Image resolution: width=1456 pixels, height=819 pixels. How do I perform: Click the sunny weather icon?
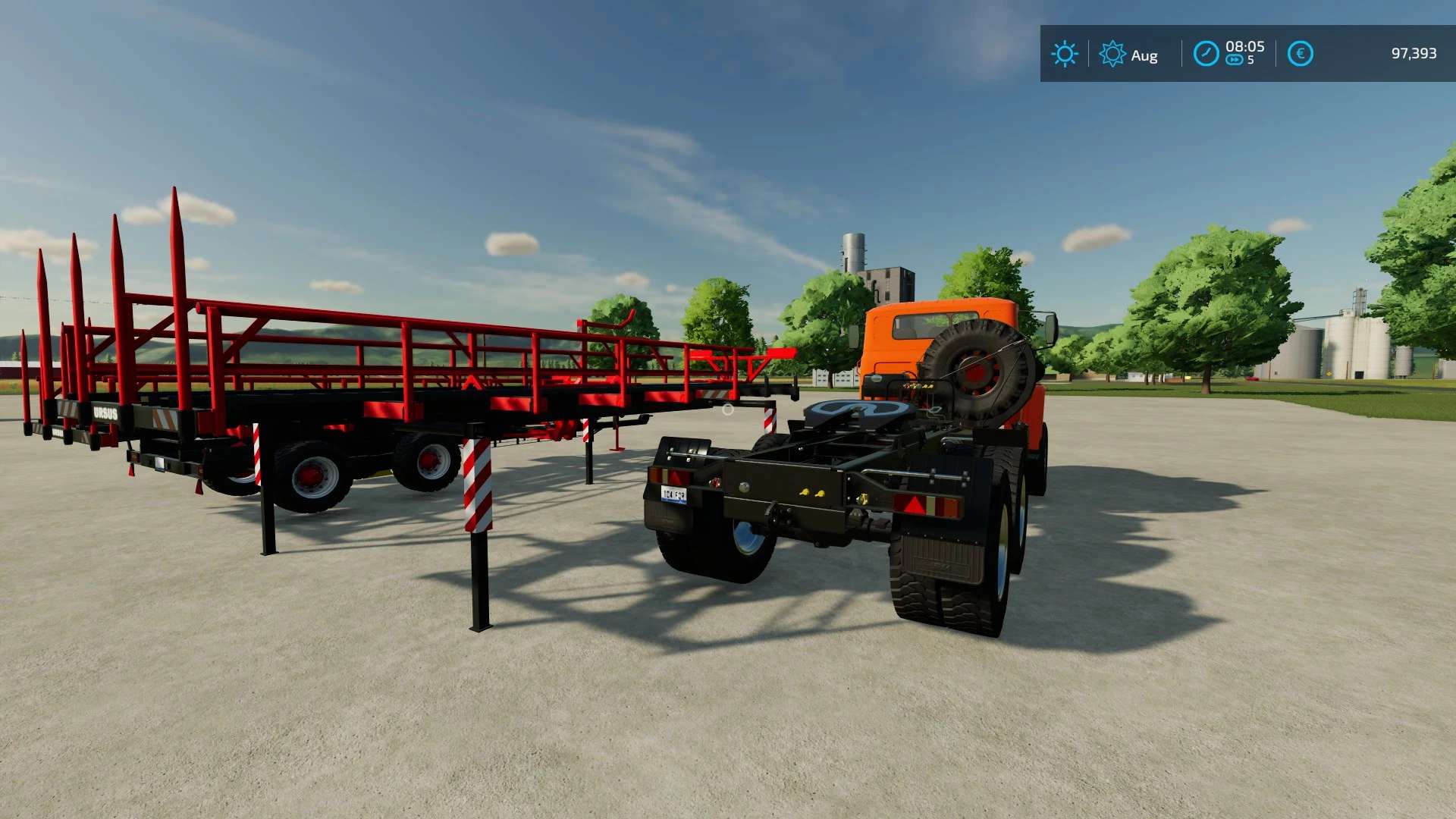(1064, 54)
